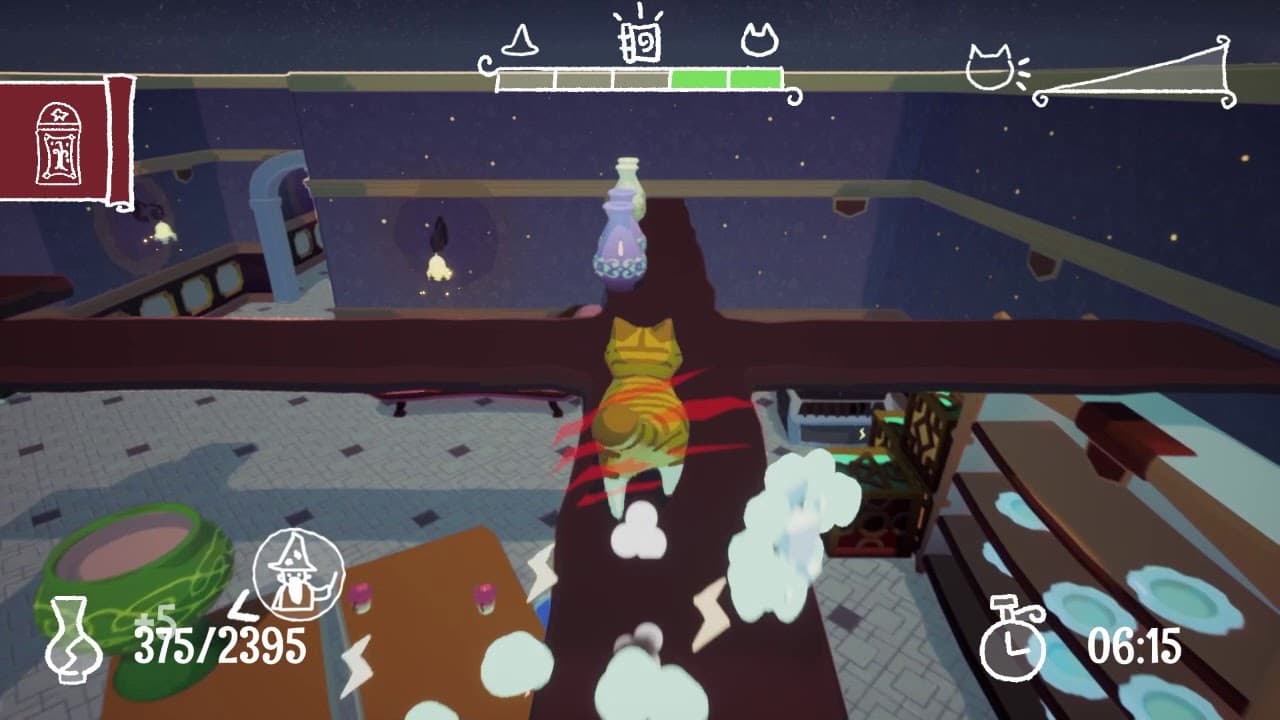Click the lantern emblem on the red banner
This screenshot has width=1280, height=720.
click(60, 147)
